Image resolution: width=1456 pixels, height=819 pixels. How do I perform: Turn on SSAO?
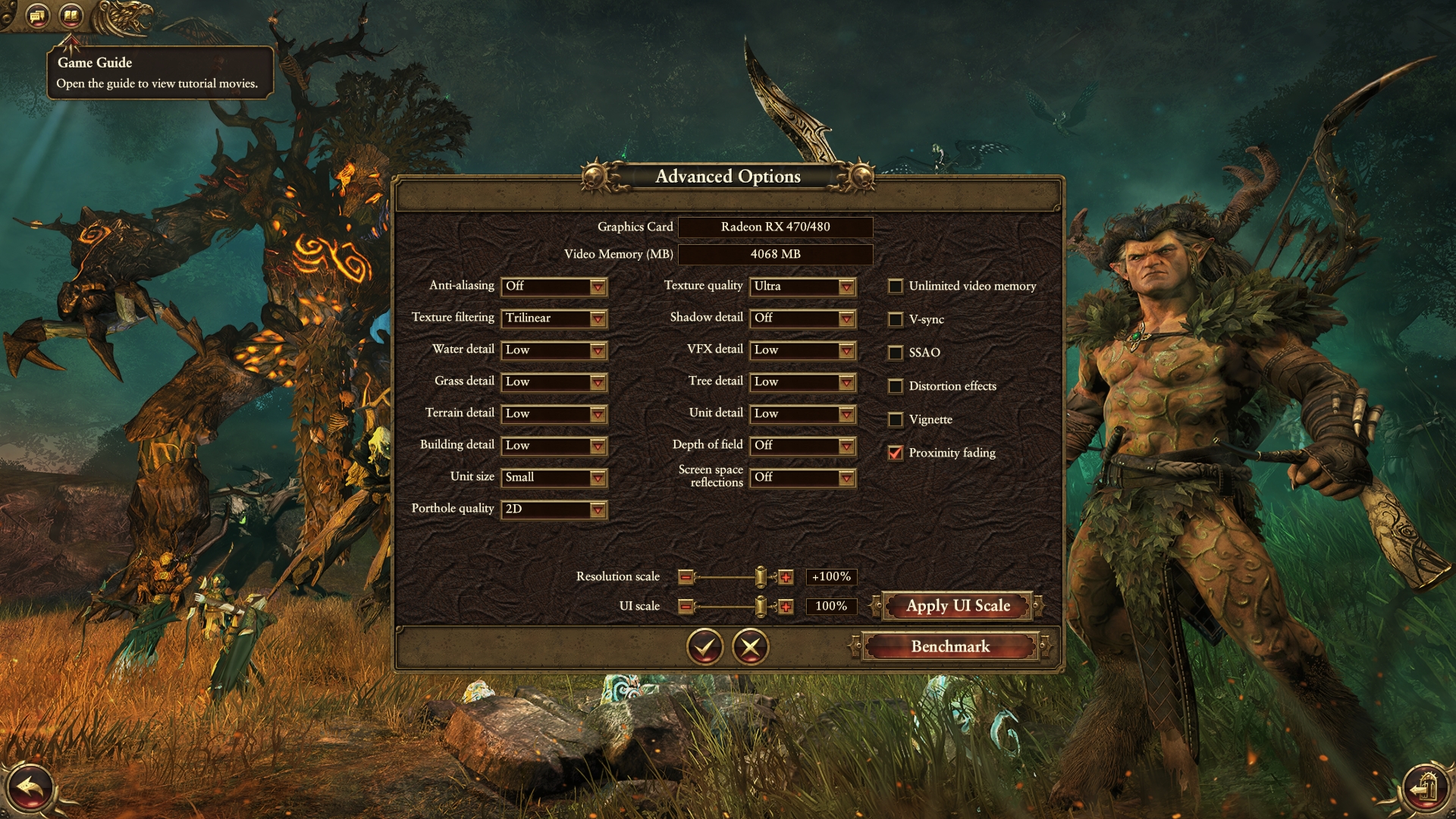[896, 353]
